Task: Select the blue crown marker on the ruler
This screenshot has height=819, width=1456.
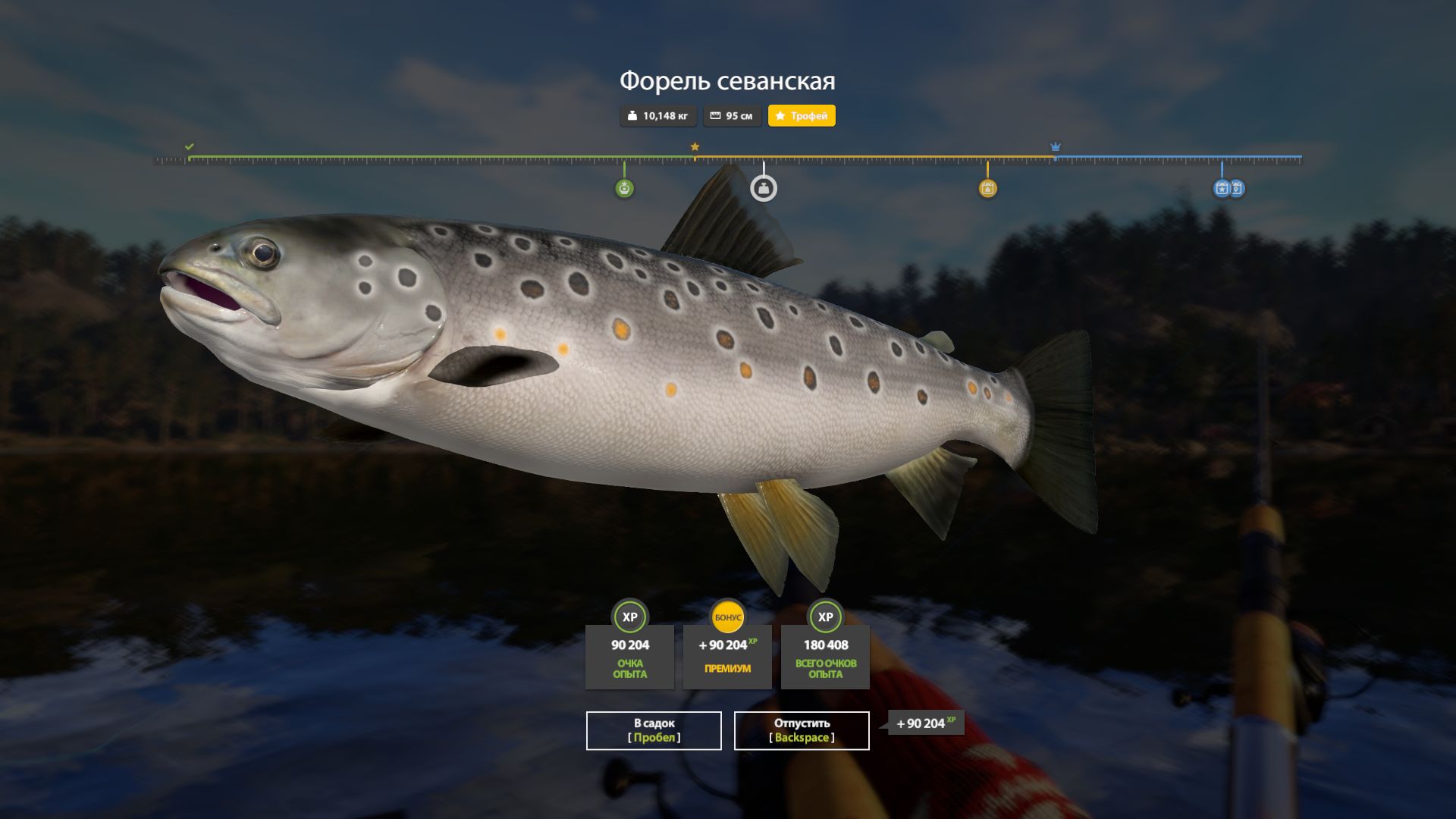Action: [x=1055, y=144]
